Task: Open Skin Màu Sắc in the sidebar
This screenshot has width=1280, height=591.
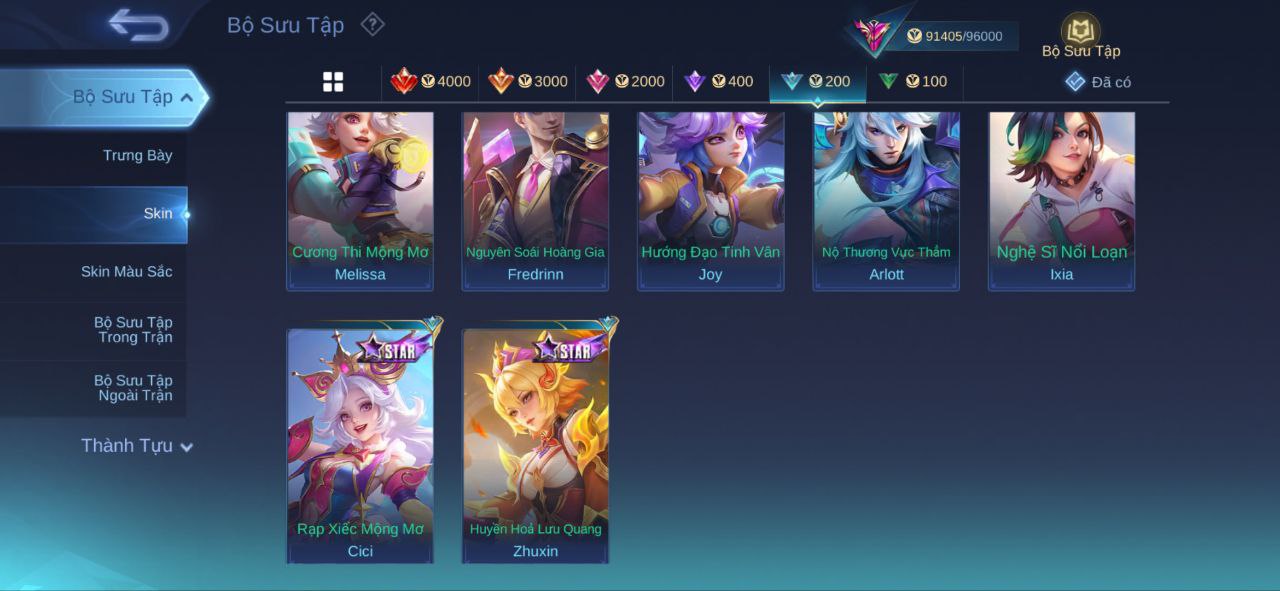Action: [126, 271]
